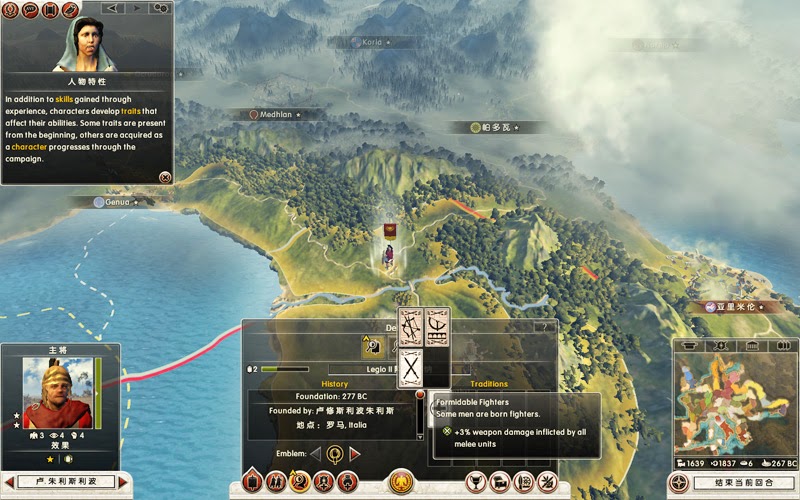Viewport: 800px width, 500px height.
Task: Click the end turn button
Action: pyautogui.click(x=734, y=483)
